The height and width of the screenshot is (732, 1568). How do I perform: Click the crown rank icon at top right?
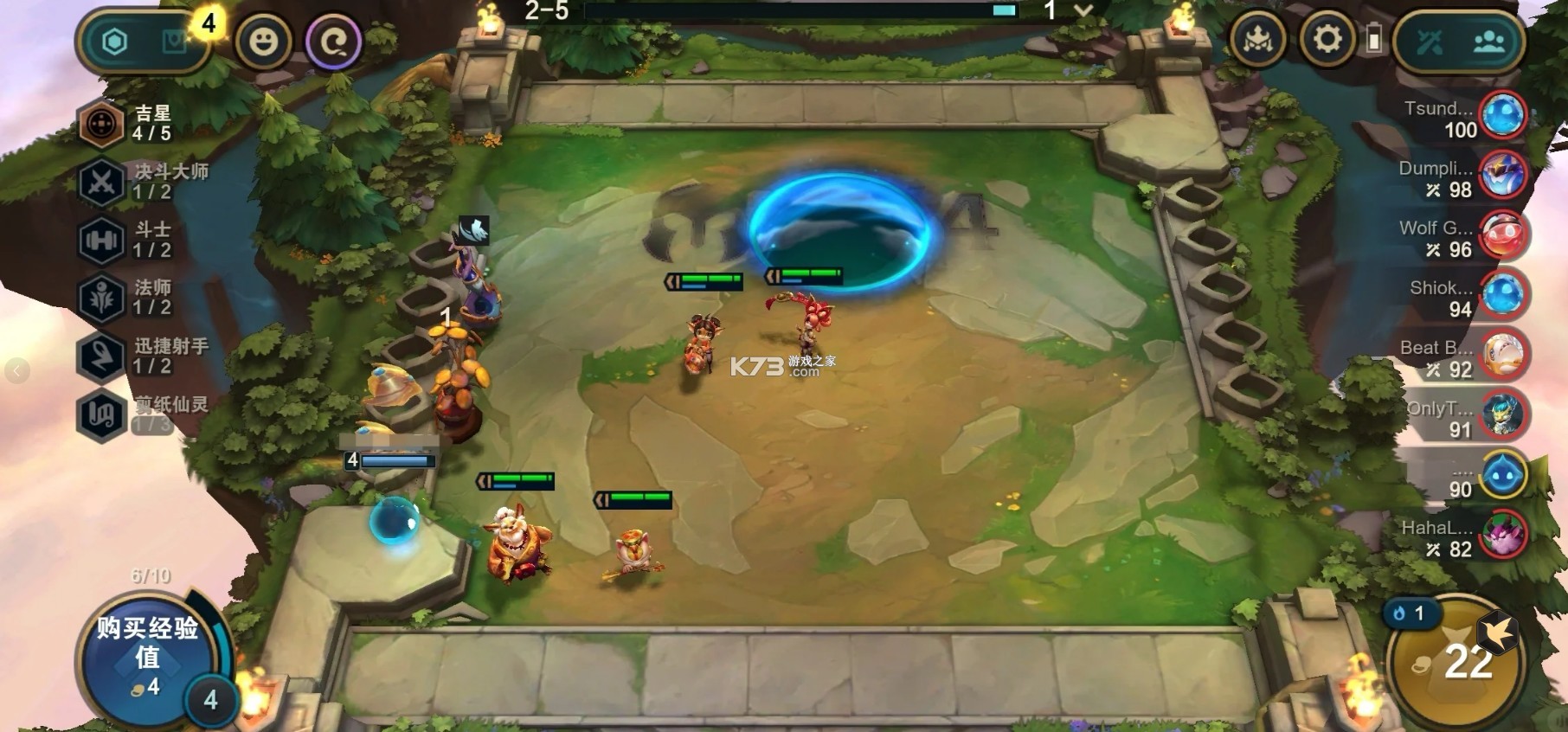click(1259, 40)
